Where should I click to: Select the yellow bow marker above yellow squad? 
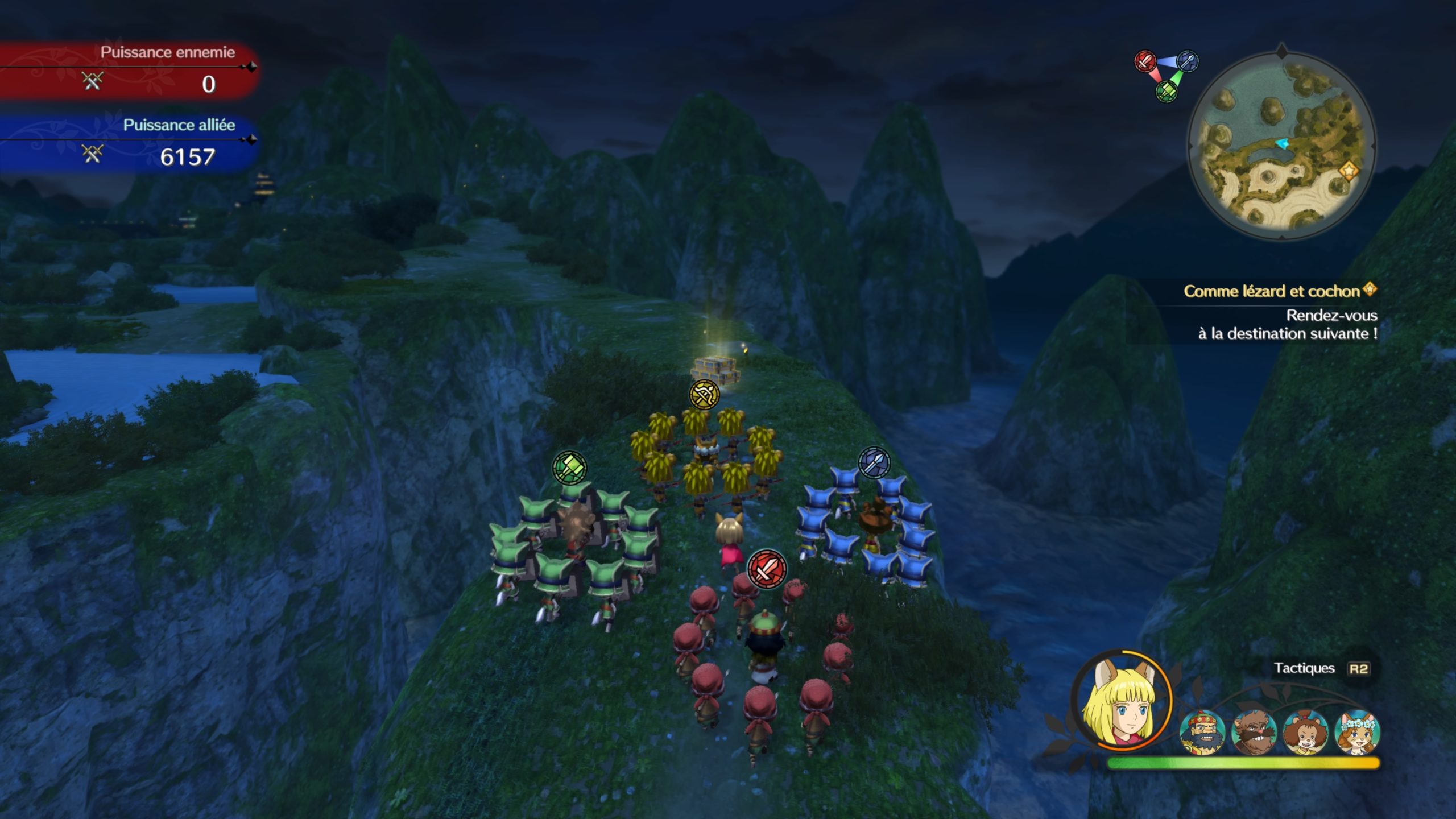[x=704, y=394]
